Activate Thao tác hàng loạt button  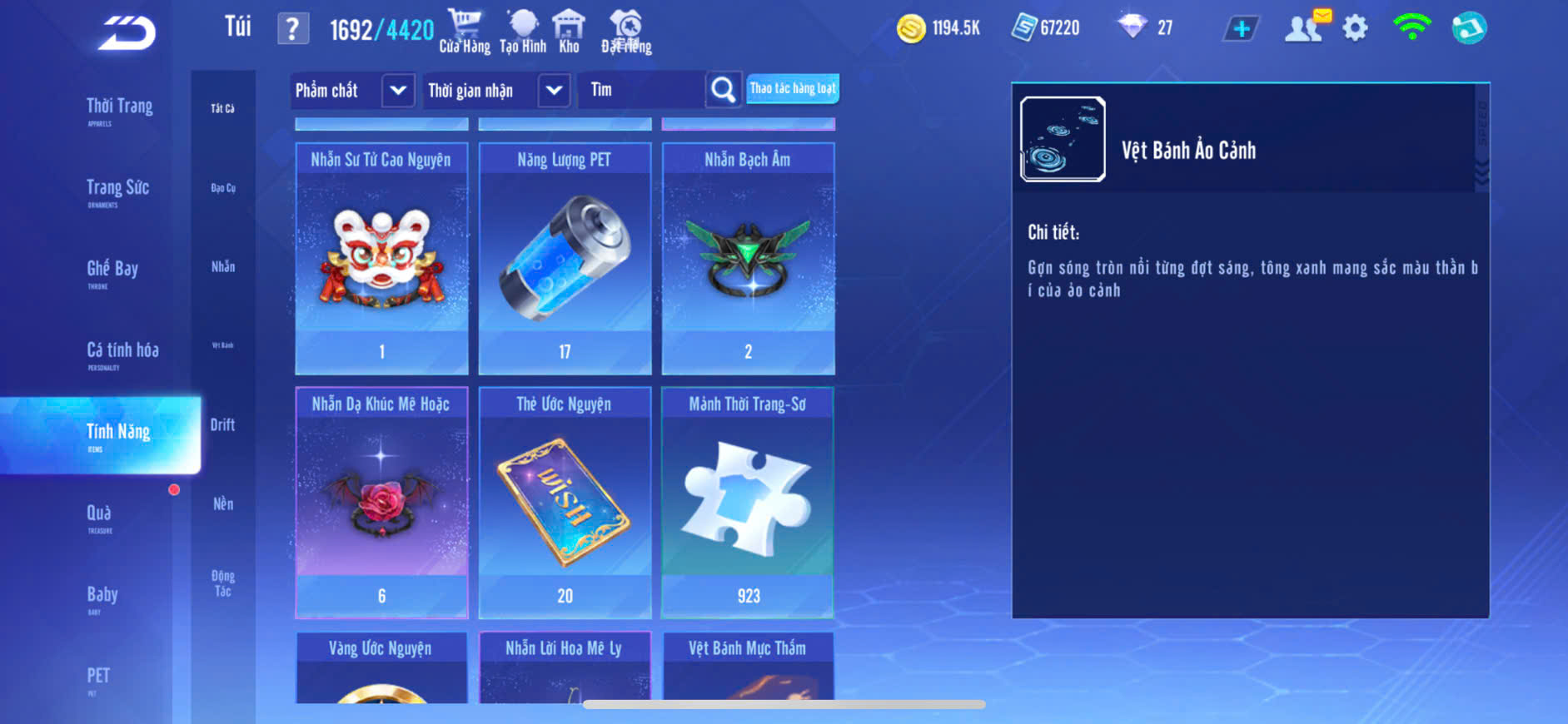pos(792,88)
